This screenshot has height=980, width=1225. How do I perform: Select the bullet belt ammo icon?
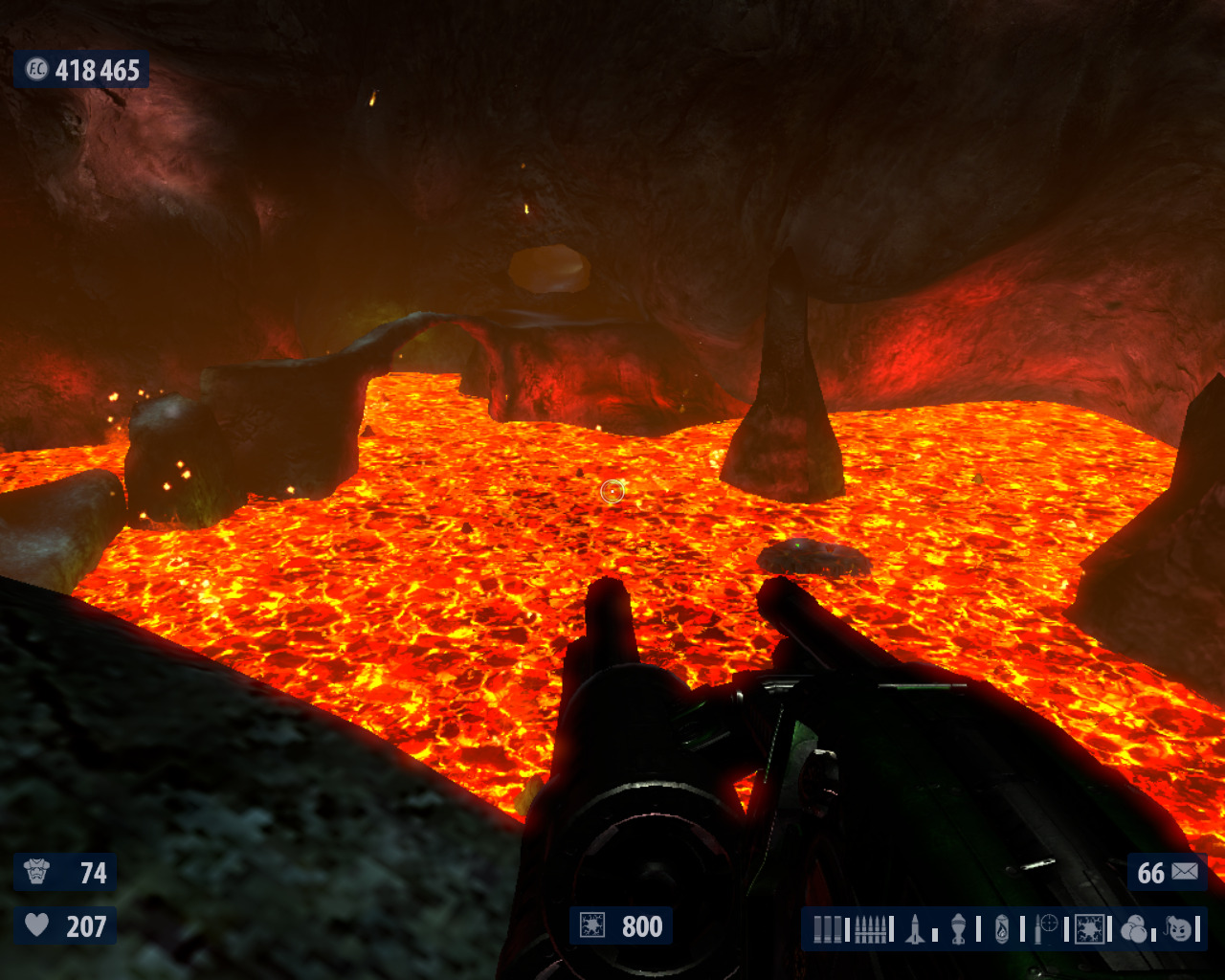[x=869, y=928]
